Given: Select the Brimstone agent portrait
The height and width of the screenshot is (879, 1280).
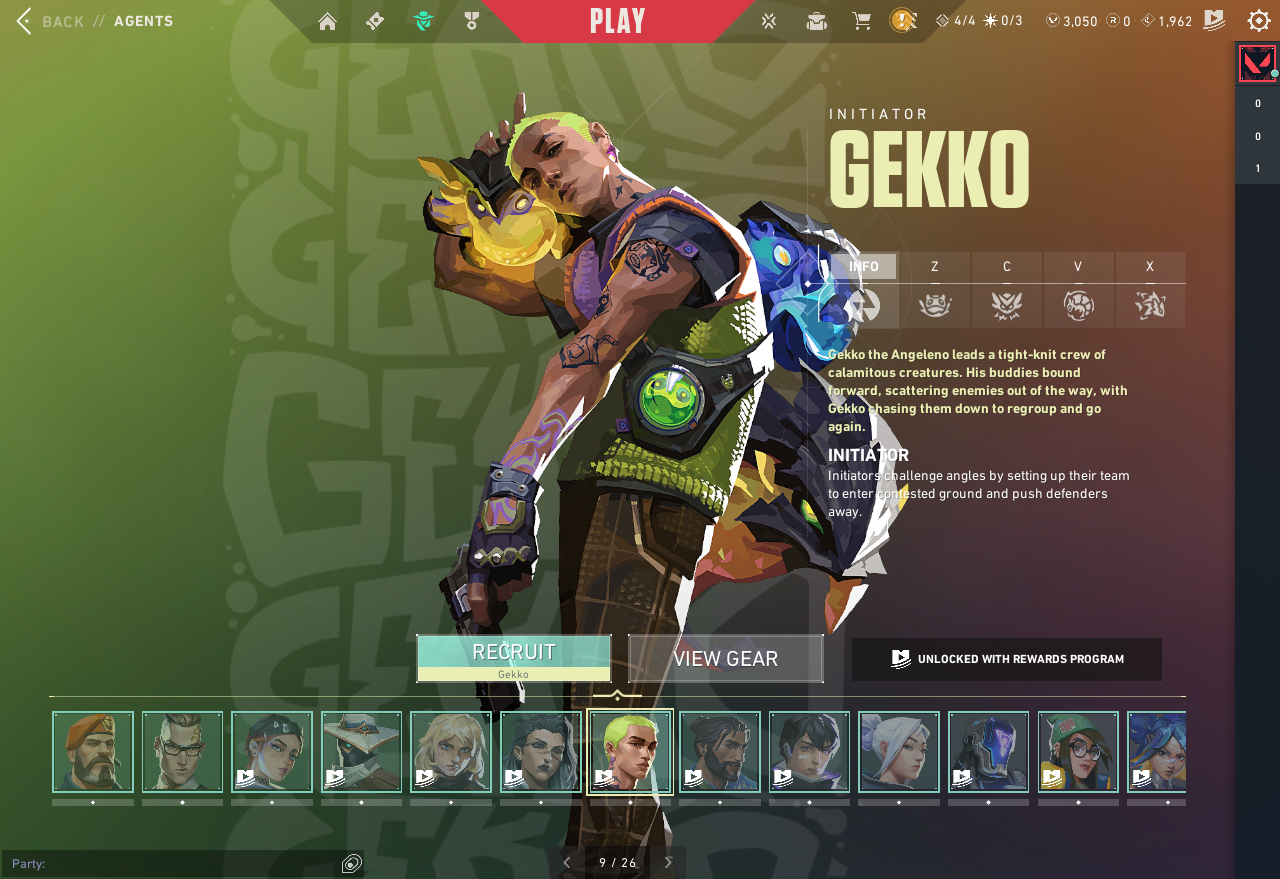Looking at the screenshot, I should [x=93, y=752].
